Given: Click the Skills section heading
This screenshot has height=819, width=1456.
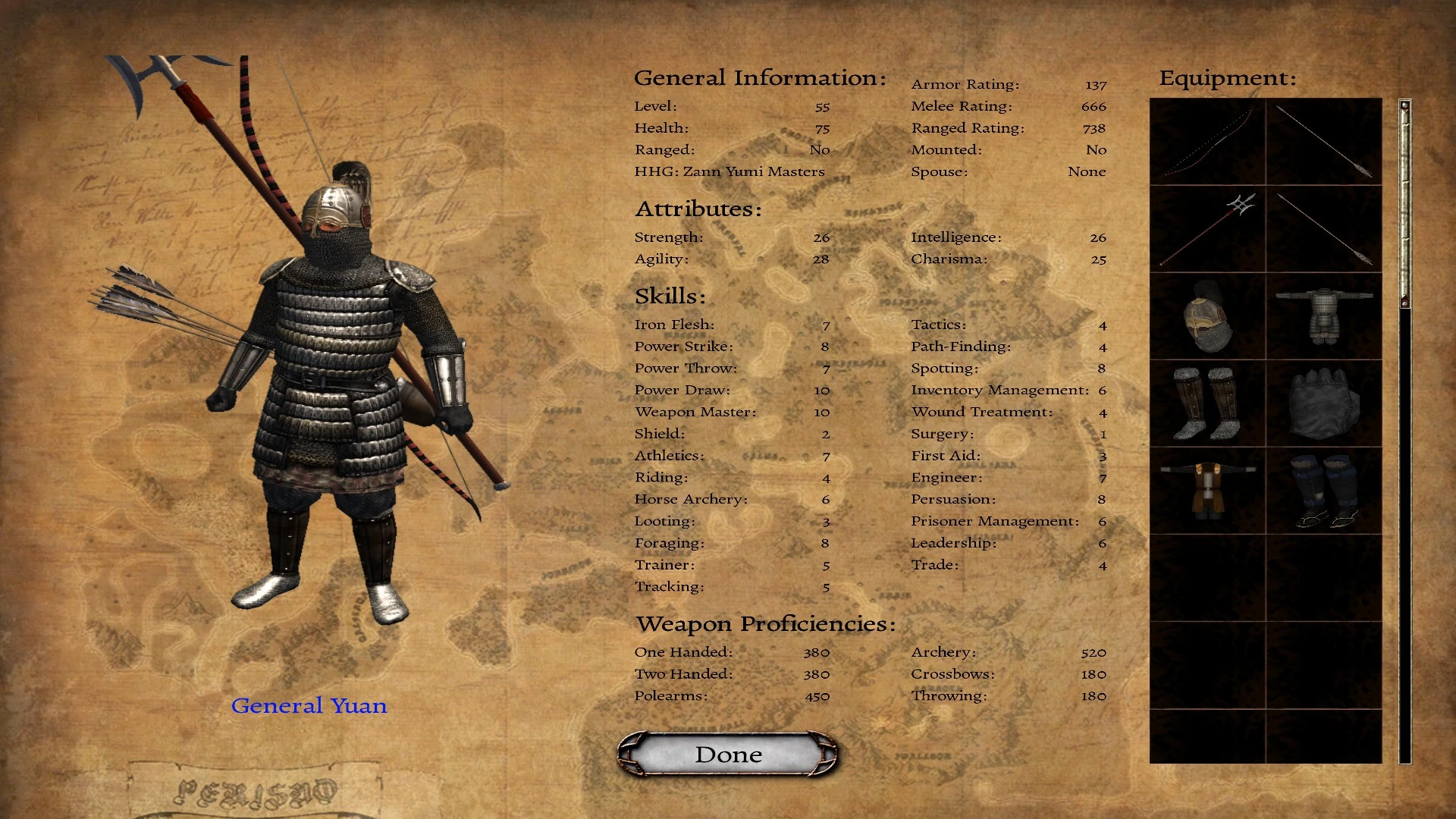Looking at the screenshot, I should pos(670,296).
